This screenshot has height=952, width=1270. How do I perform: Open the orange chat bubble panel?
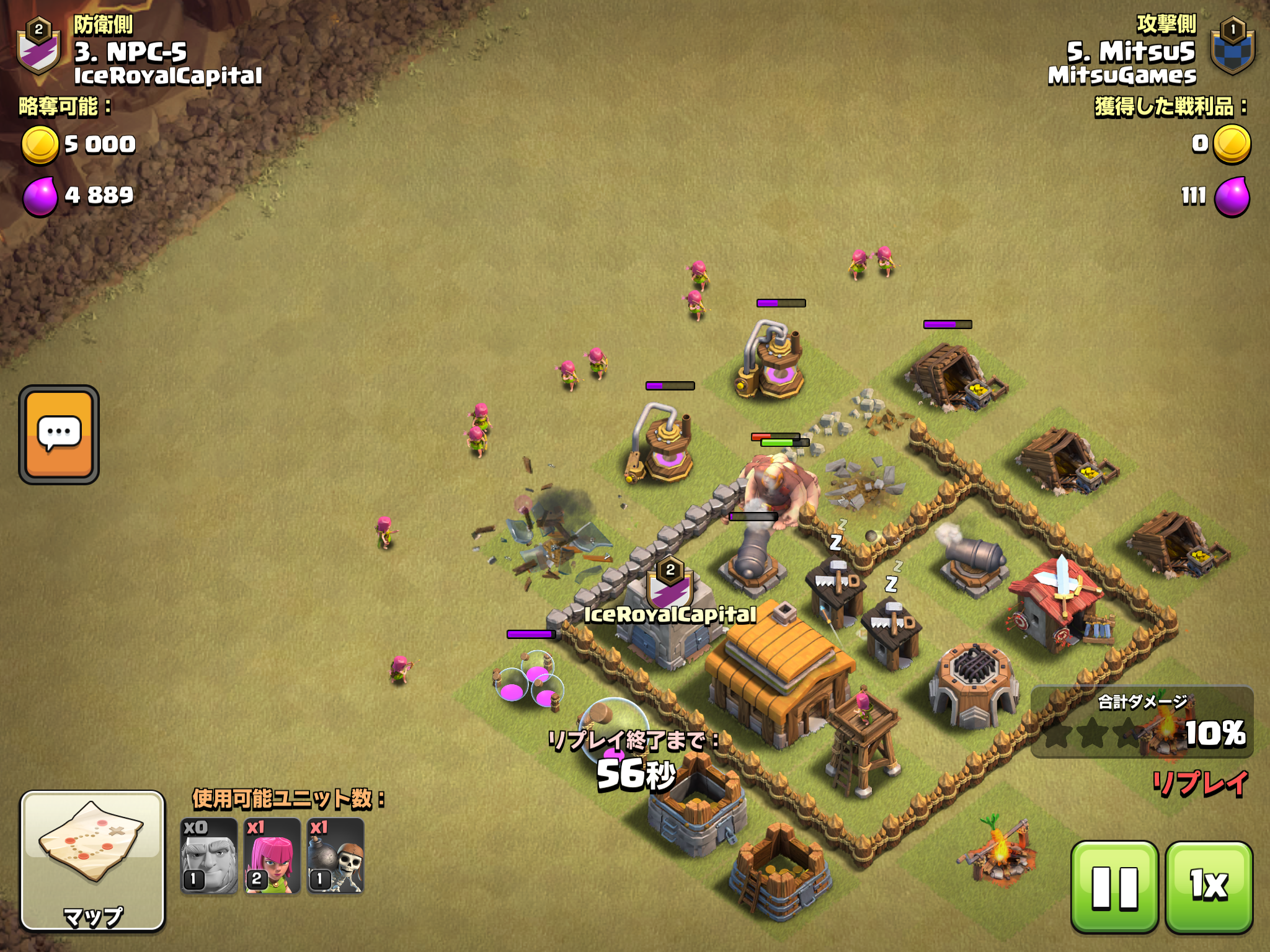pos(59,434)
